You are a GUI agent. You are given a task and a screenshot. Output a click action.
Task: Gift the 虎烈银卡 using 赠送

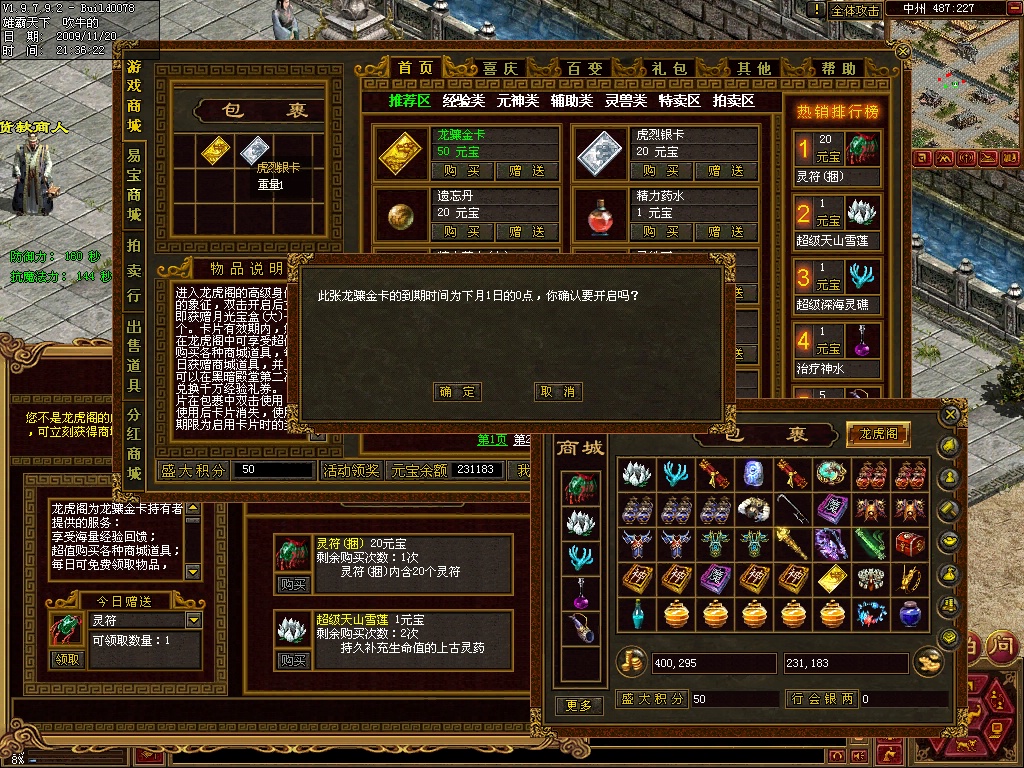point(726,171)
